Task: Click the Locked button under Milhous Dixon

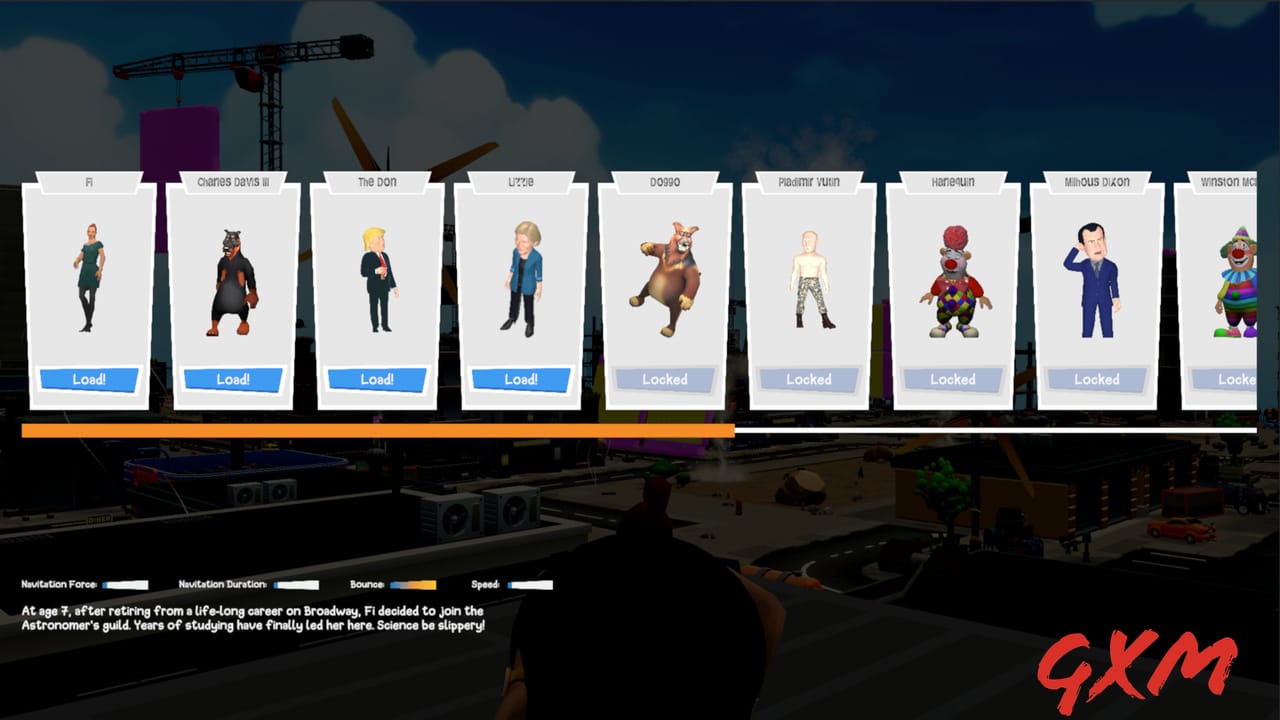Action: [1097, 379]
